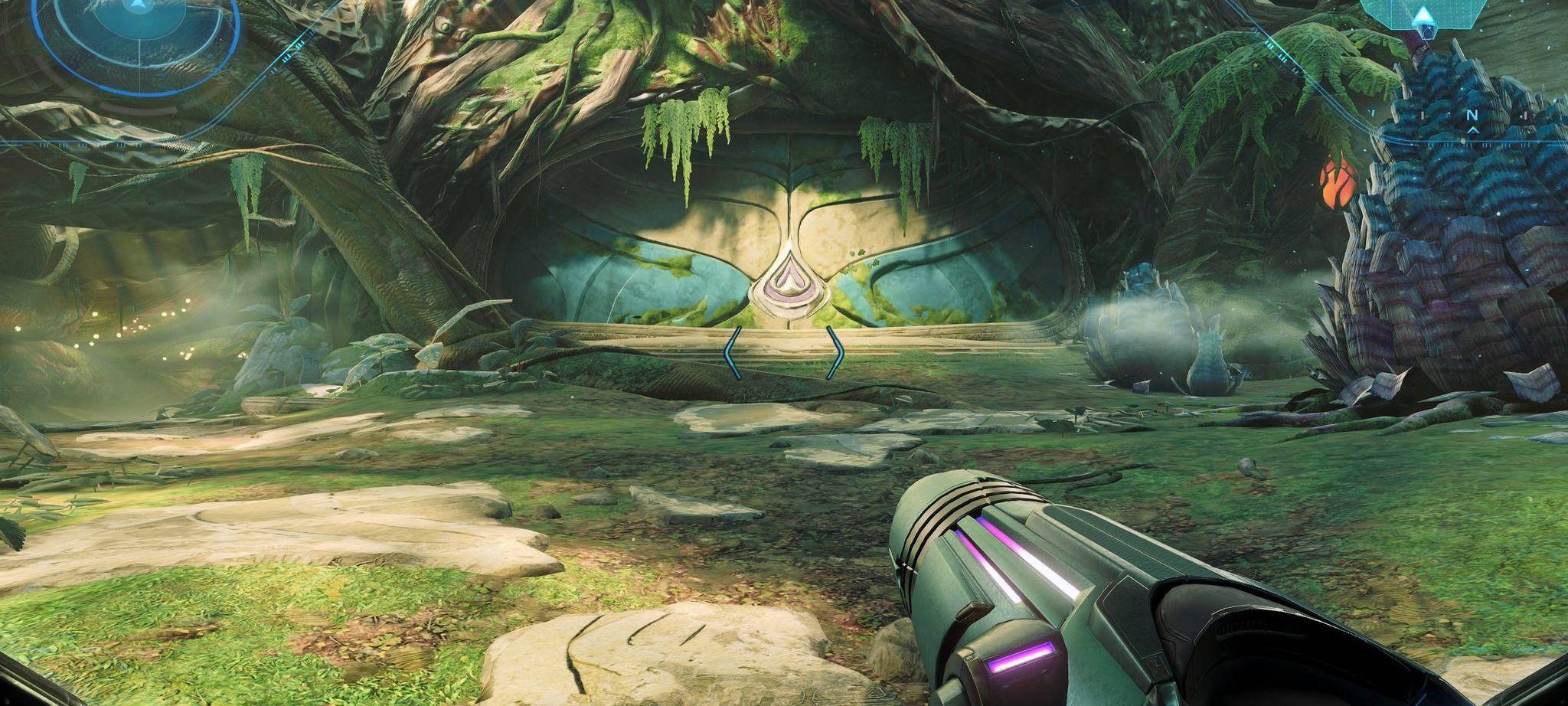Expand the chevron beneath the compass N
Viewport: 1568px width, 706px height.
point(1472,130)
